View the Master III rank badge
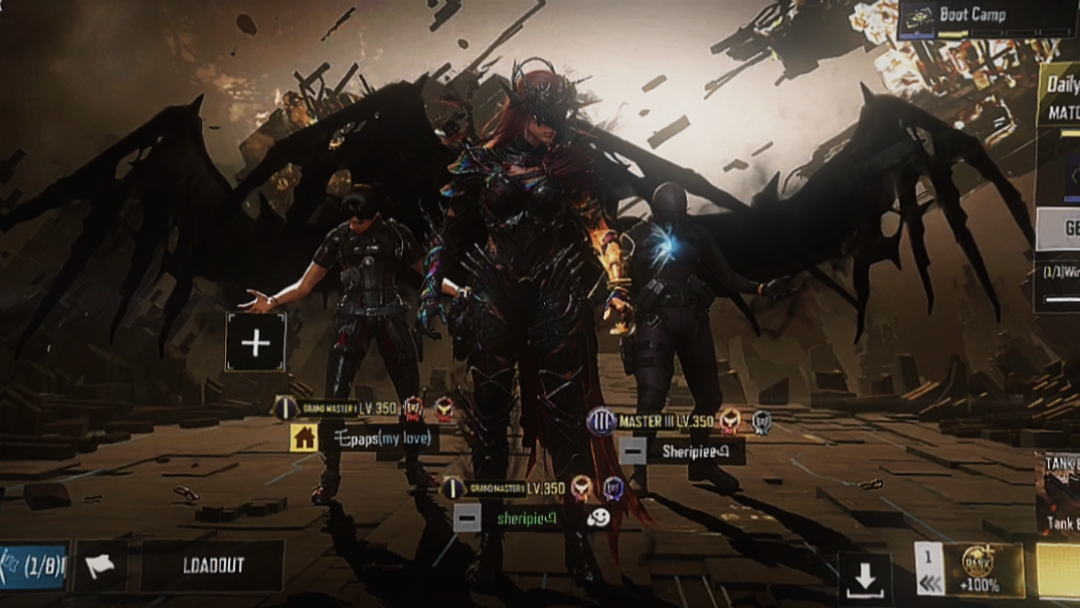Viewport: 1080px width, 608px height. (601, 421)
